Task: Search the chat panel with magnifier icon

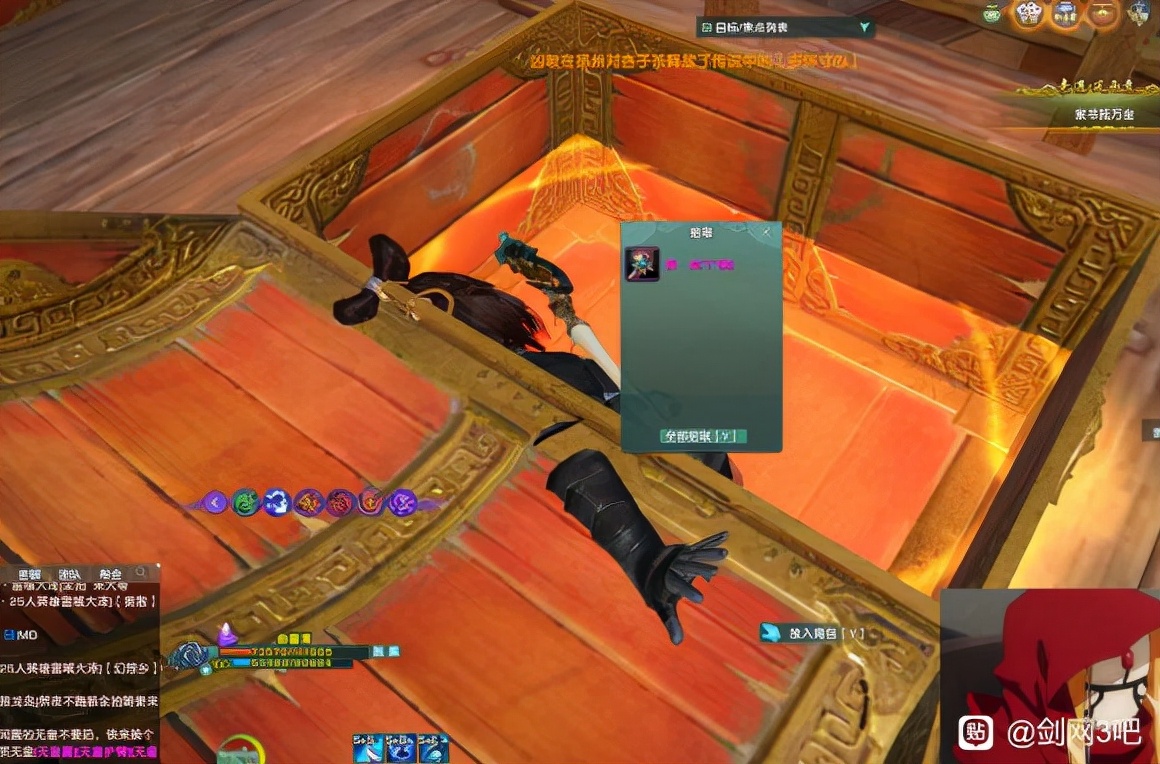Action: [x=142, y=573]
